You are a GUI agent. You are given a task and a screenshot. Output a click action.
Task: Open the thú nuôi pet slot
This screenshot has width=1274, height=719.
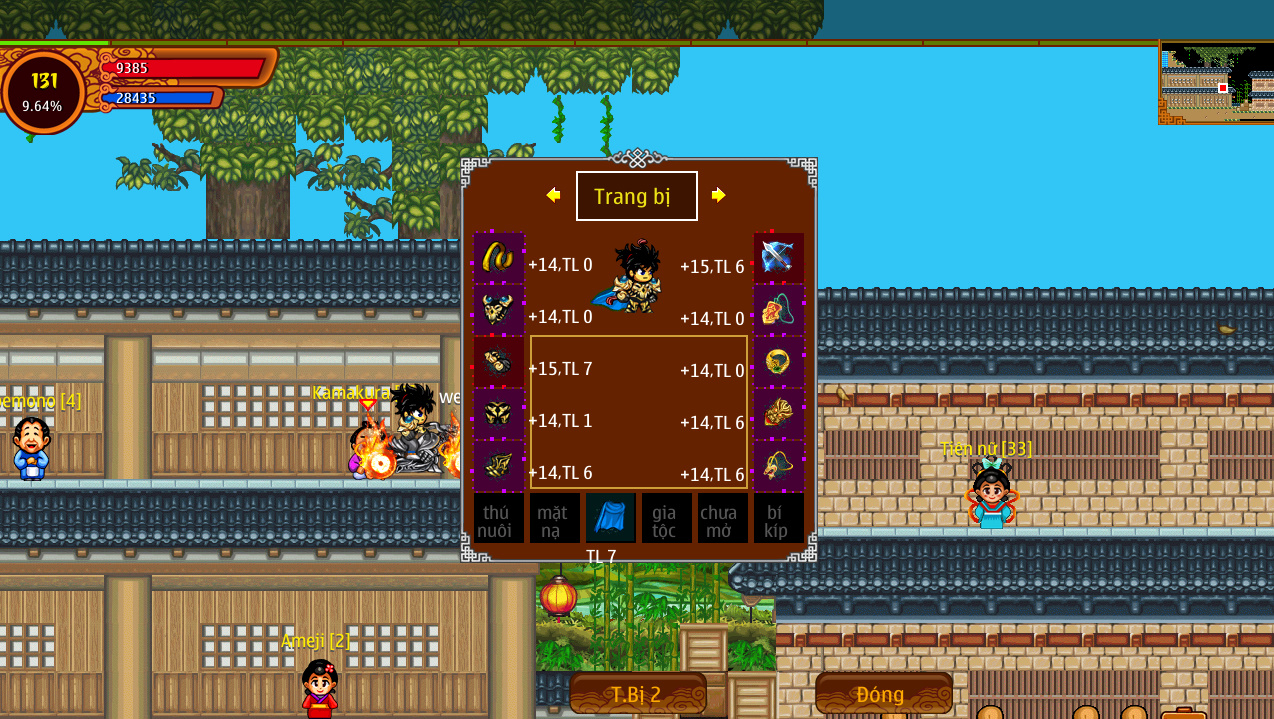pos(498,518)
